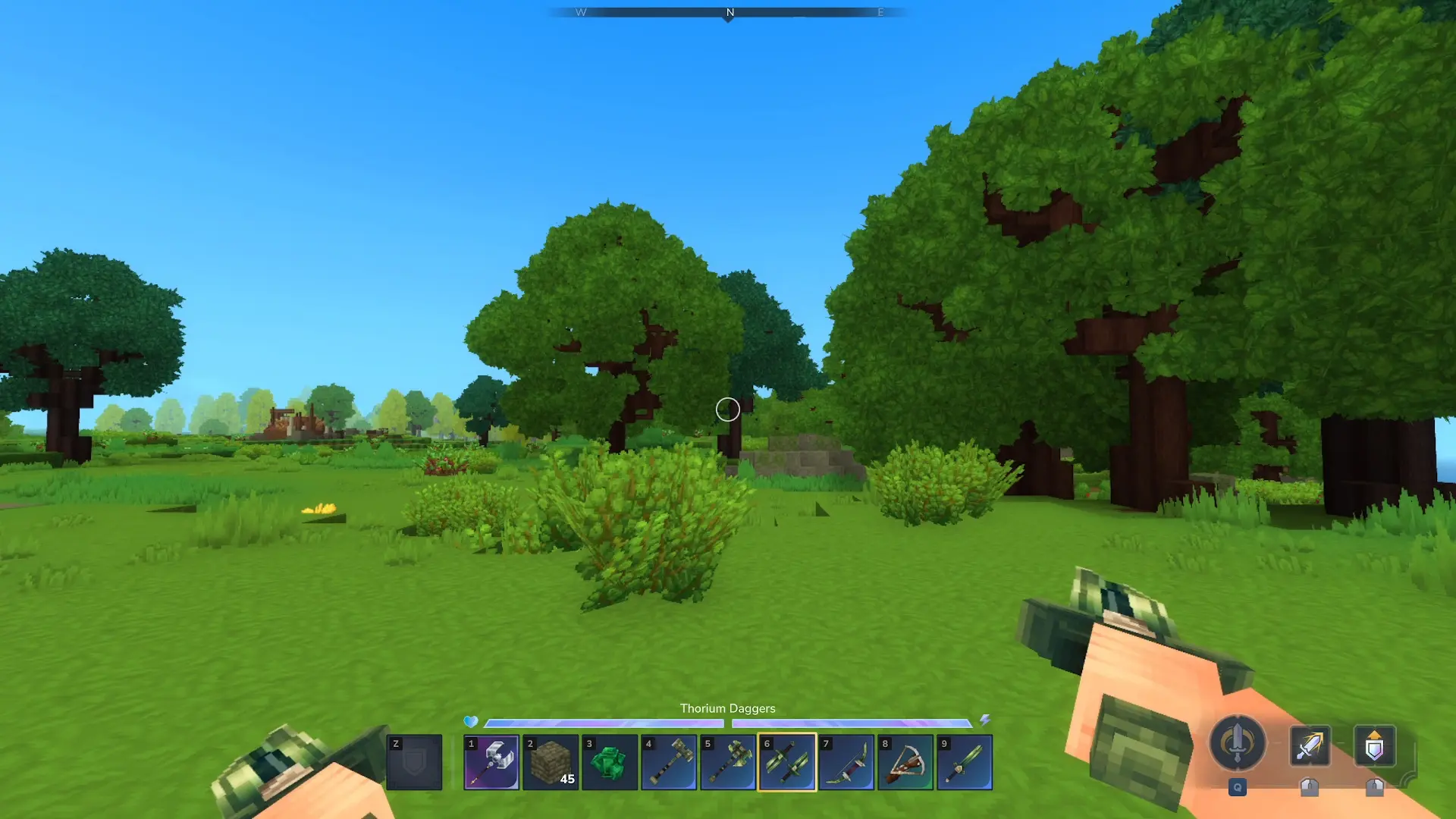Choose the stone brick block stack
1456x819 pixels.
click(551, 762)
